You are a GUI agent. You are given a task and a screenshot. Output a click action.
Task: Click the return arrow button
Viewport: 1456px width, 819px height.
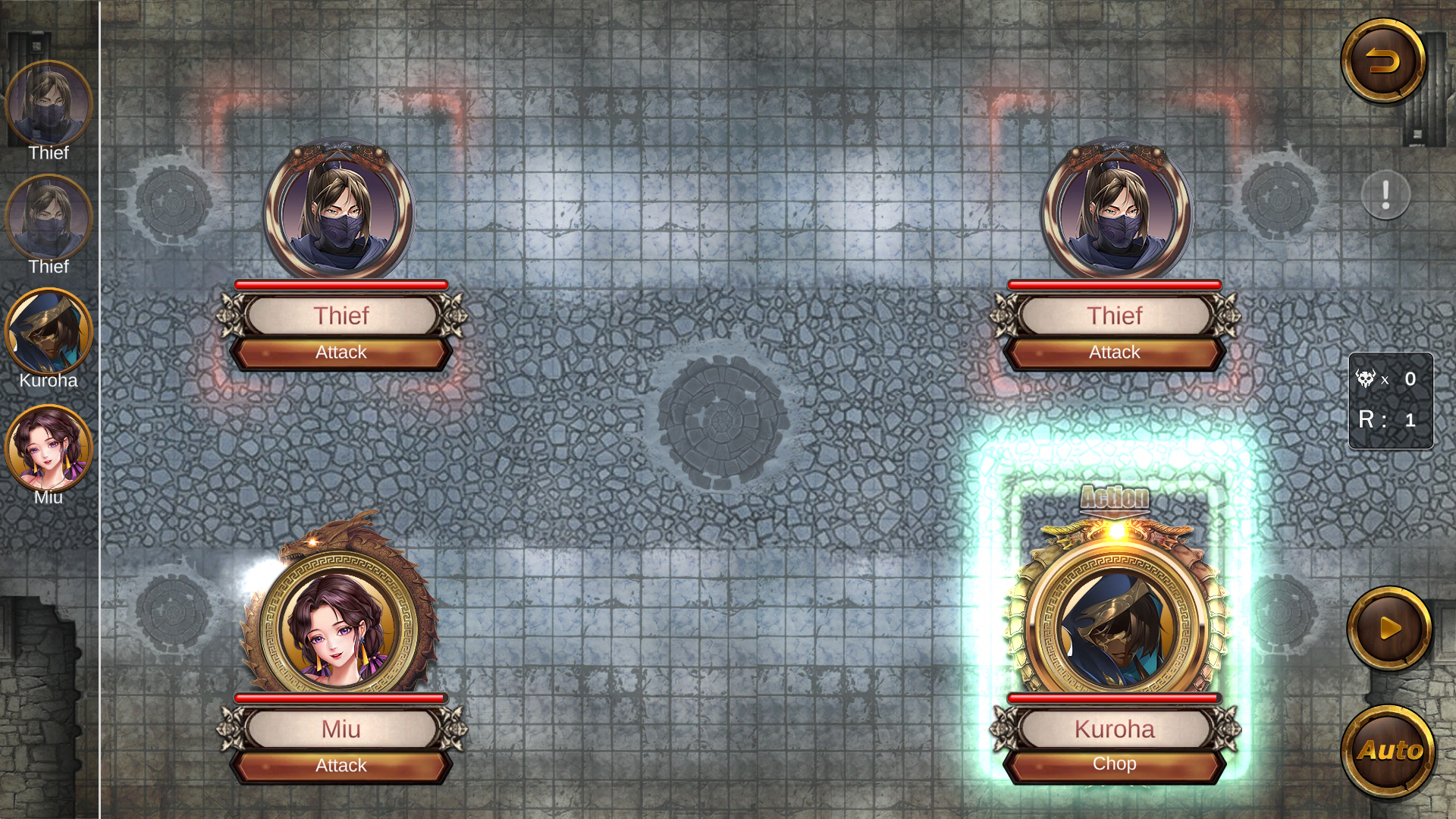(1383, 61)
